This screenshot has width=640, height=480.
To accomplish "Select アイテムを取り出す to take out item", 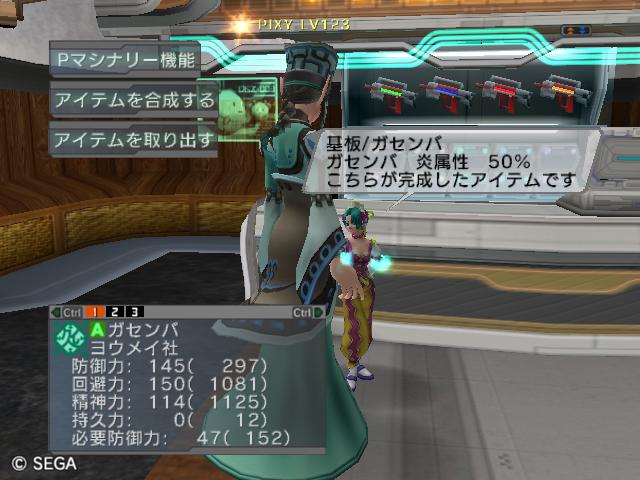I will [134, 139].
